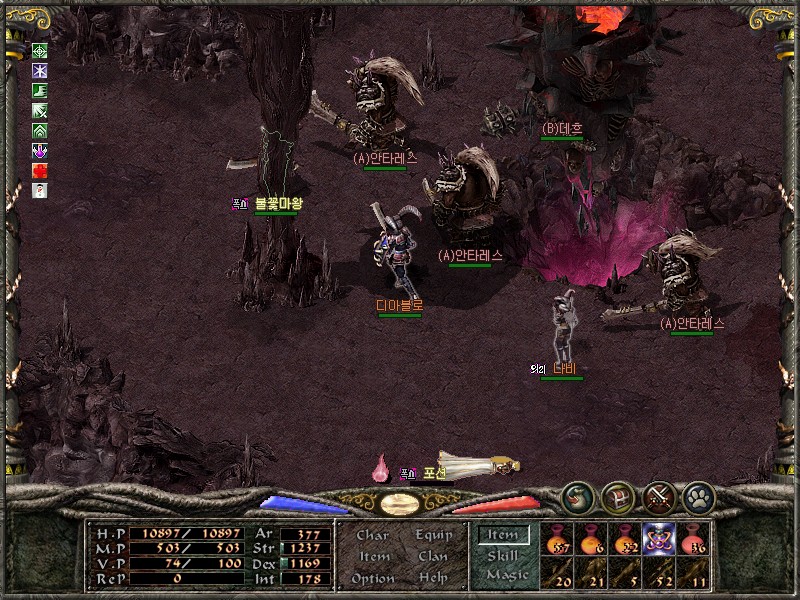The width and height of the screenshot is (800, 600).
Task: Open the Equip menu
Action: (434, 535)
